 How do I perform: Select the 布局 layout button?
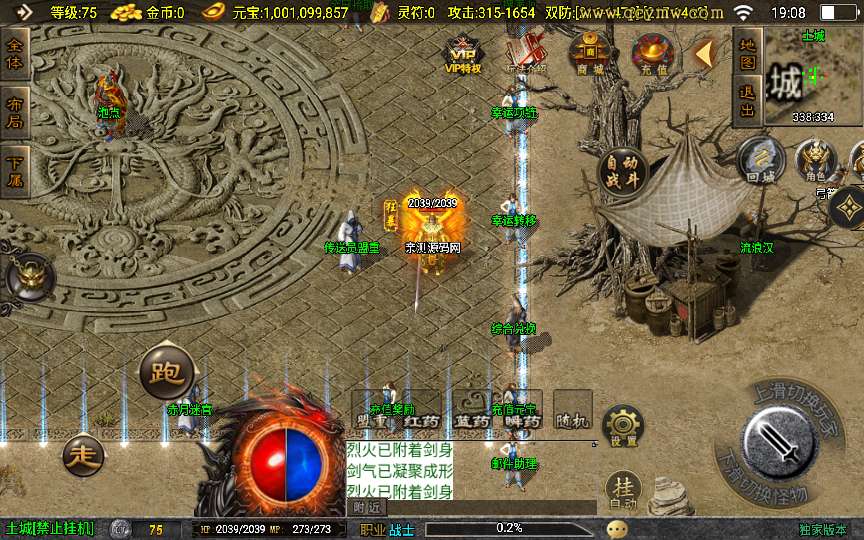(x=15, y=112)
